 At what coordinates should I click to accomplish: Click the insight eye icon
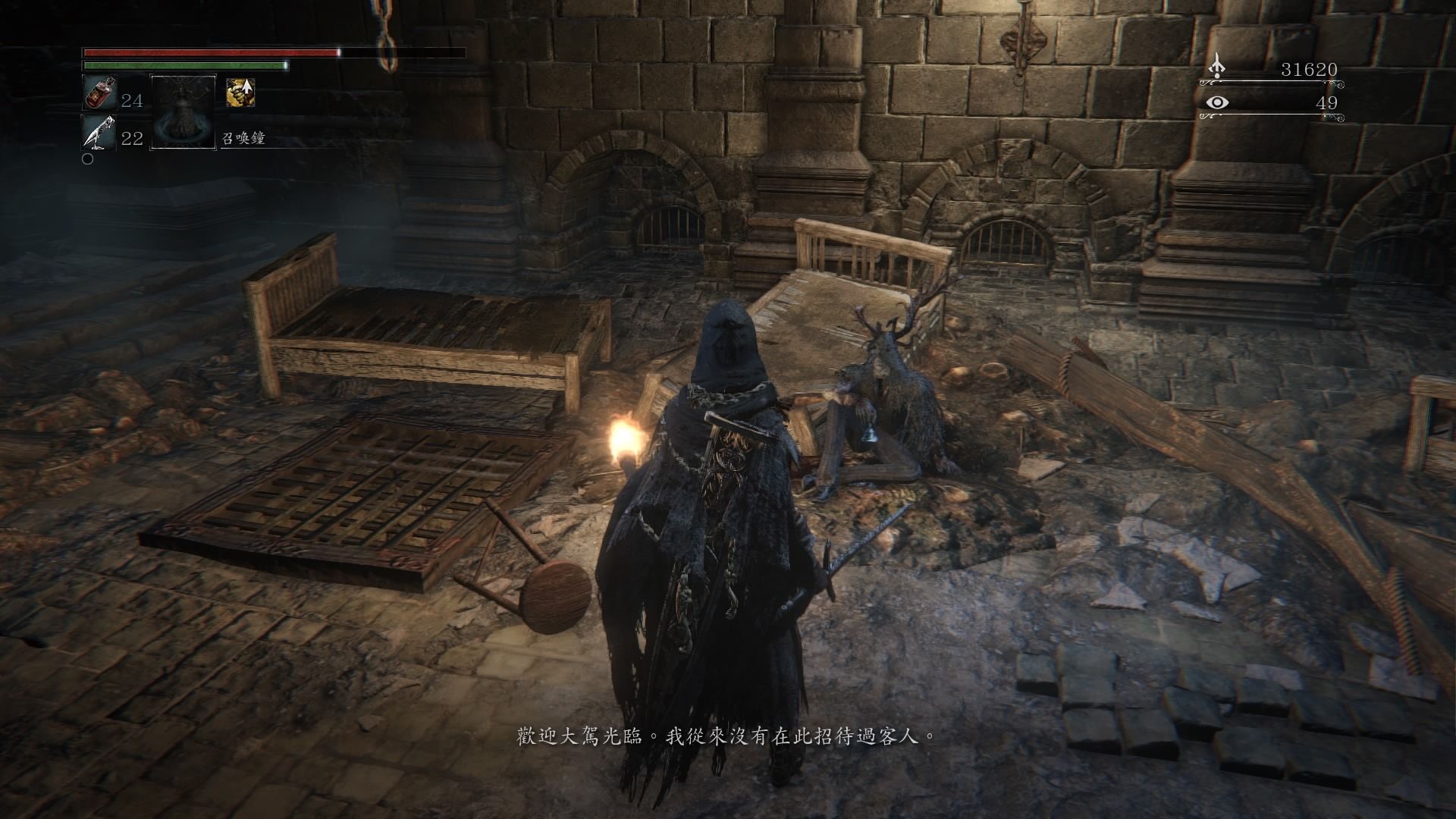[1217, 102]
